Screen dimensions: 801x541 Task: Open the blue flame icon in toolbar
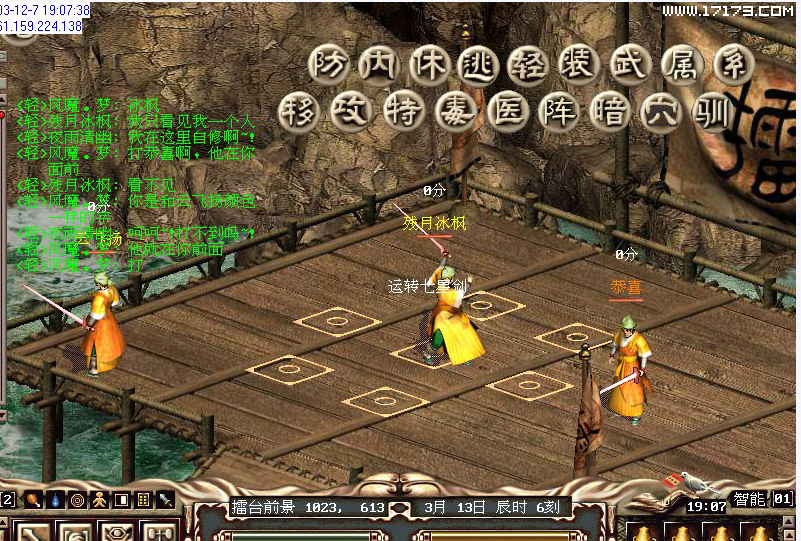[55, 499]
